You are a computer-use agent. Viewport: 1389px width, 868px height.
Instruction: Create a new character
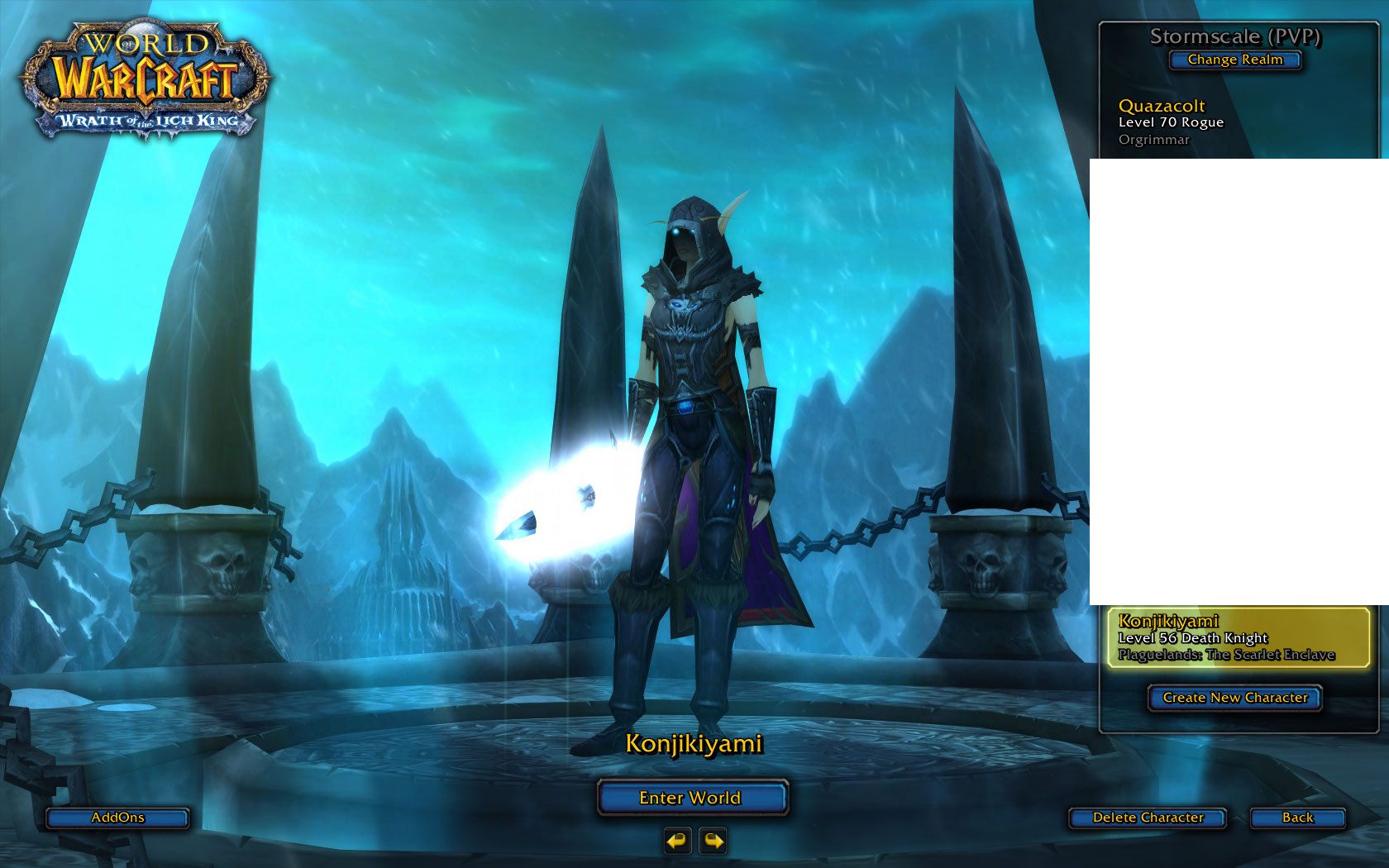pyautogui.click(x=1234, y=698)
